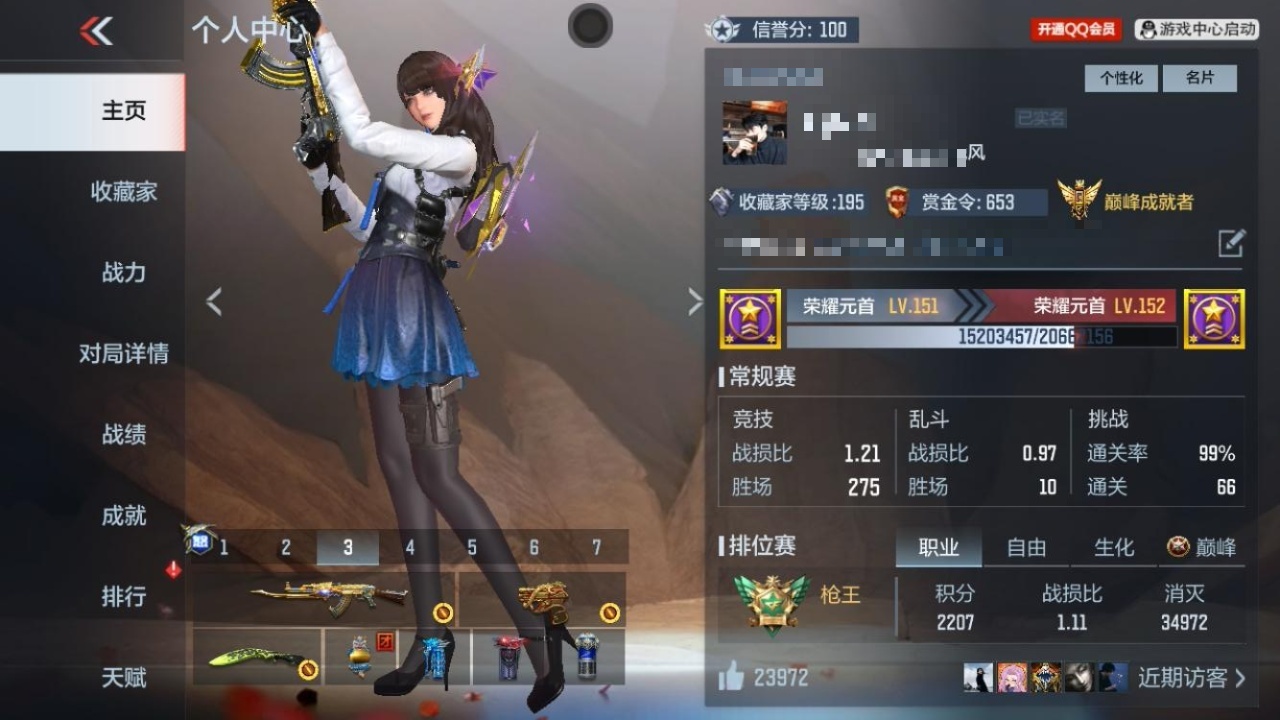This screenshot has width=1280, height=720.
Task: Open 近期访客 recent visitors list
Action: tap(1191, 678)
